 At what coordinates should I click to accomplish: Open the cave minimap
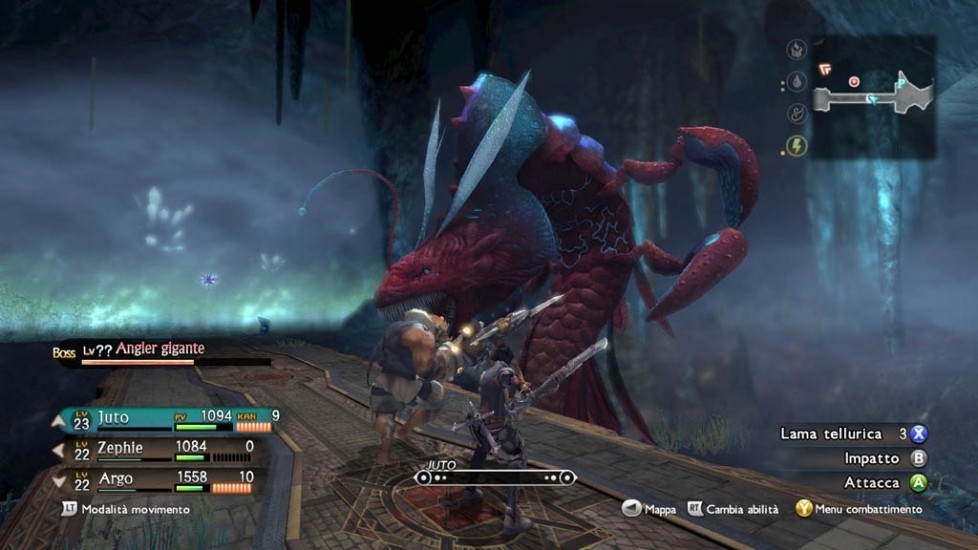(x=872, y=97)
